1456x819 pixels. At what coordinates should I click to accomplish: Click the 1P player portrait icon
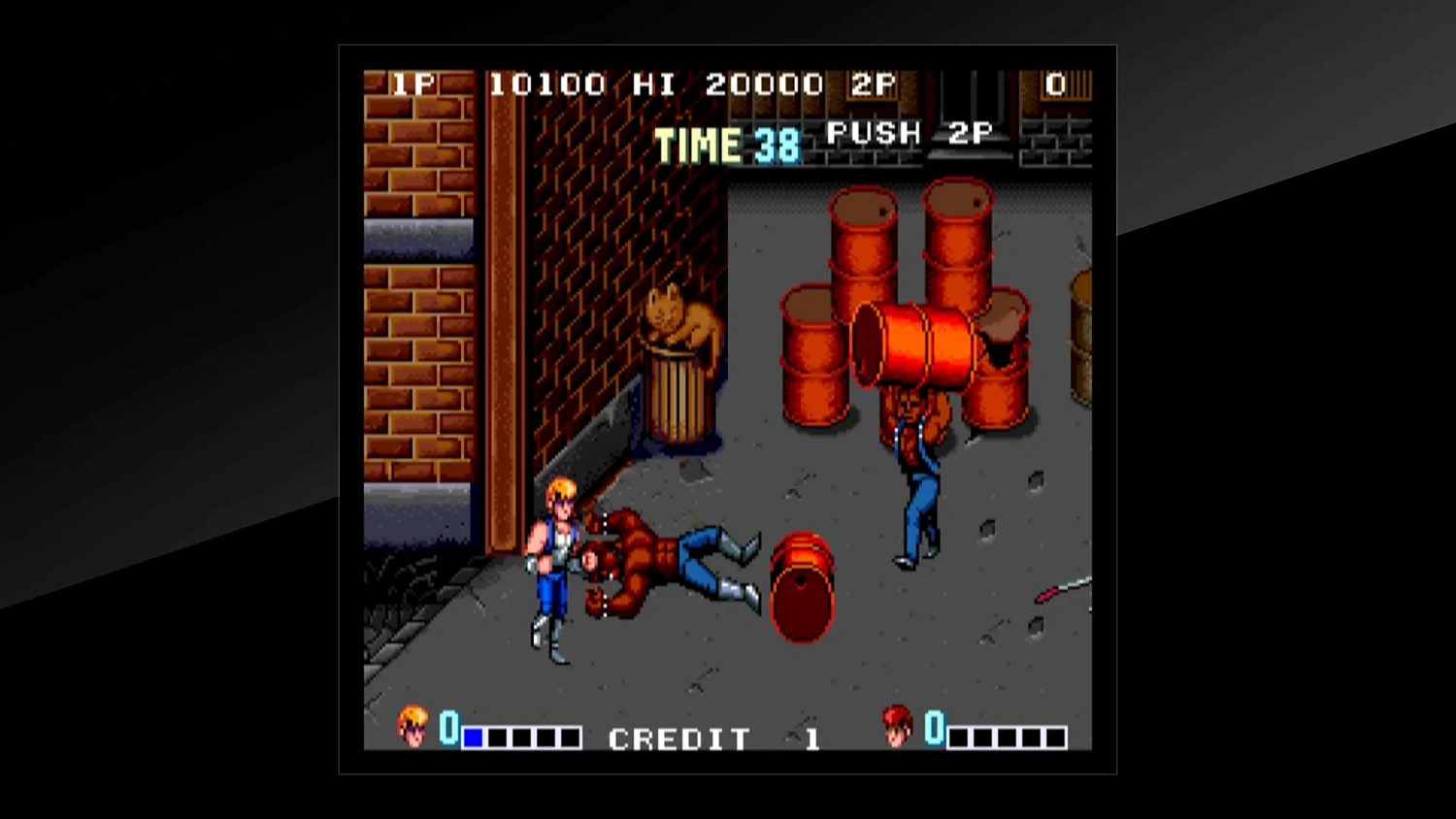coord(414,727)
